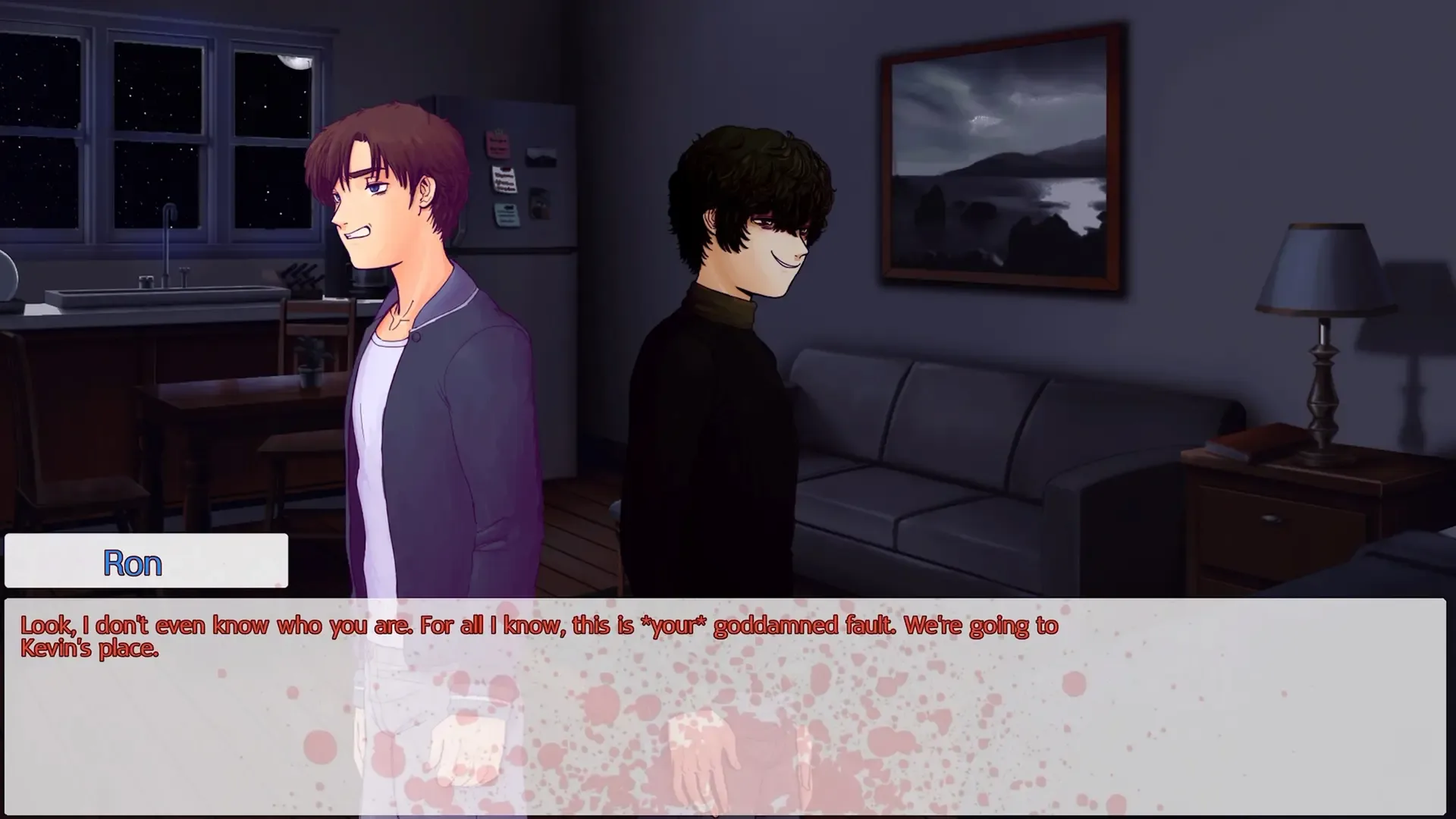The height and width of the screenshot is (819, 1456).
Task: Click Ron's name plate
Action: pyautogui.click(x=133, y=562)
